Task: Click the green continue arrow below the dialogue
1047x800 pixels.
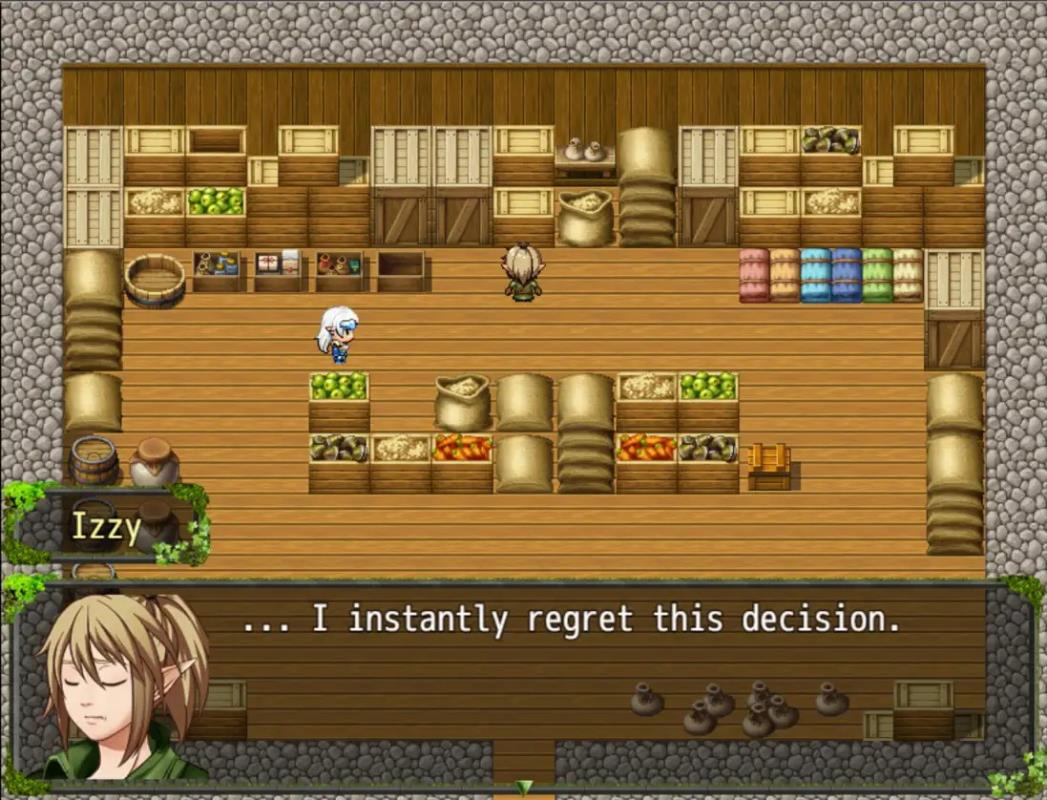Action: tap(523, 787)
